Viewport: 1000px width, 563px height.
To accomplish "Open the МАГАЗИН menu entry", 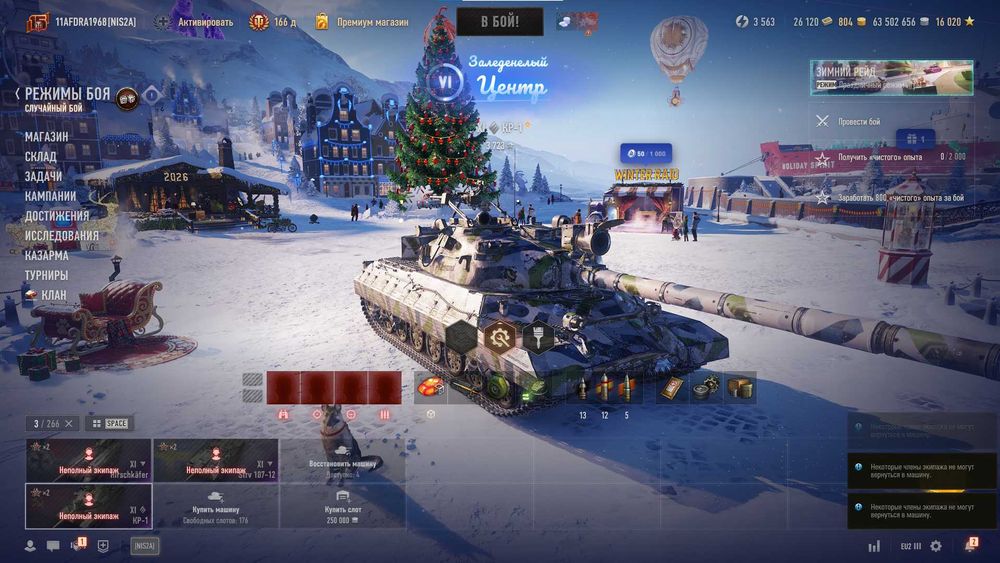I will [x=47, y=137].
